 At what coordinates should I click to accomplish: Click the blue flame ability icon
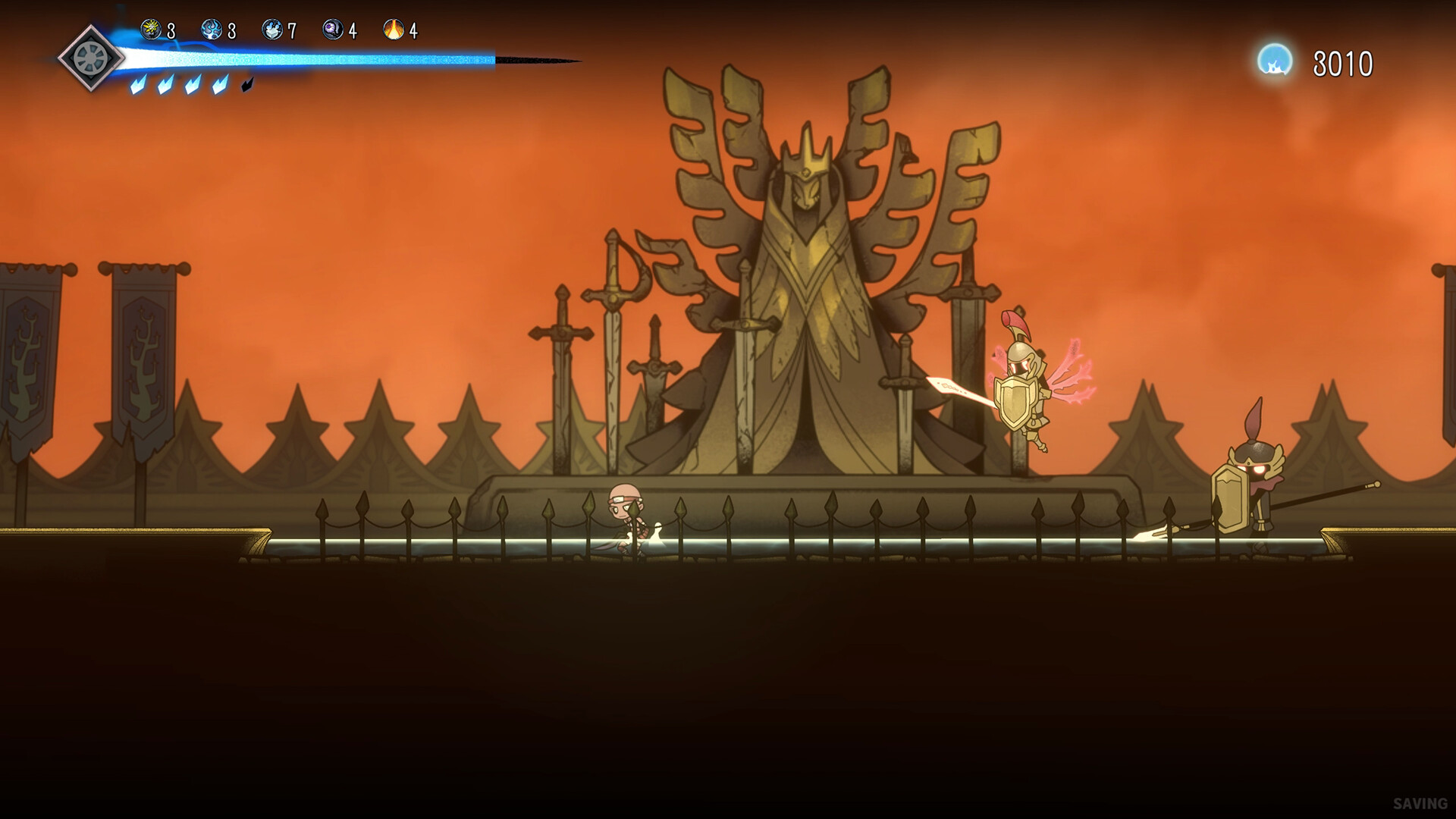[x=211, y=29]
